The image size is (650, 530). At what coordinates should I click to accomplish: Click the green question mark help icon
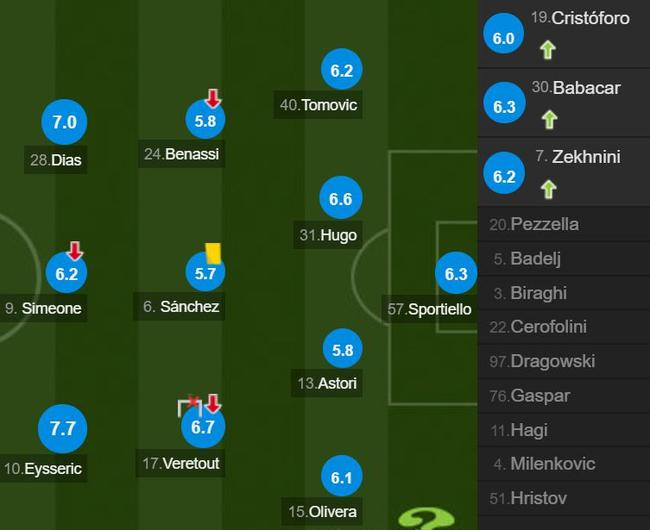[x=425, y=518]
